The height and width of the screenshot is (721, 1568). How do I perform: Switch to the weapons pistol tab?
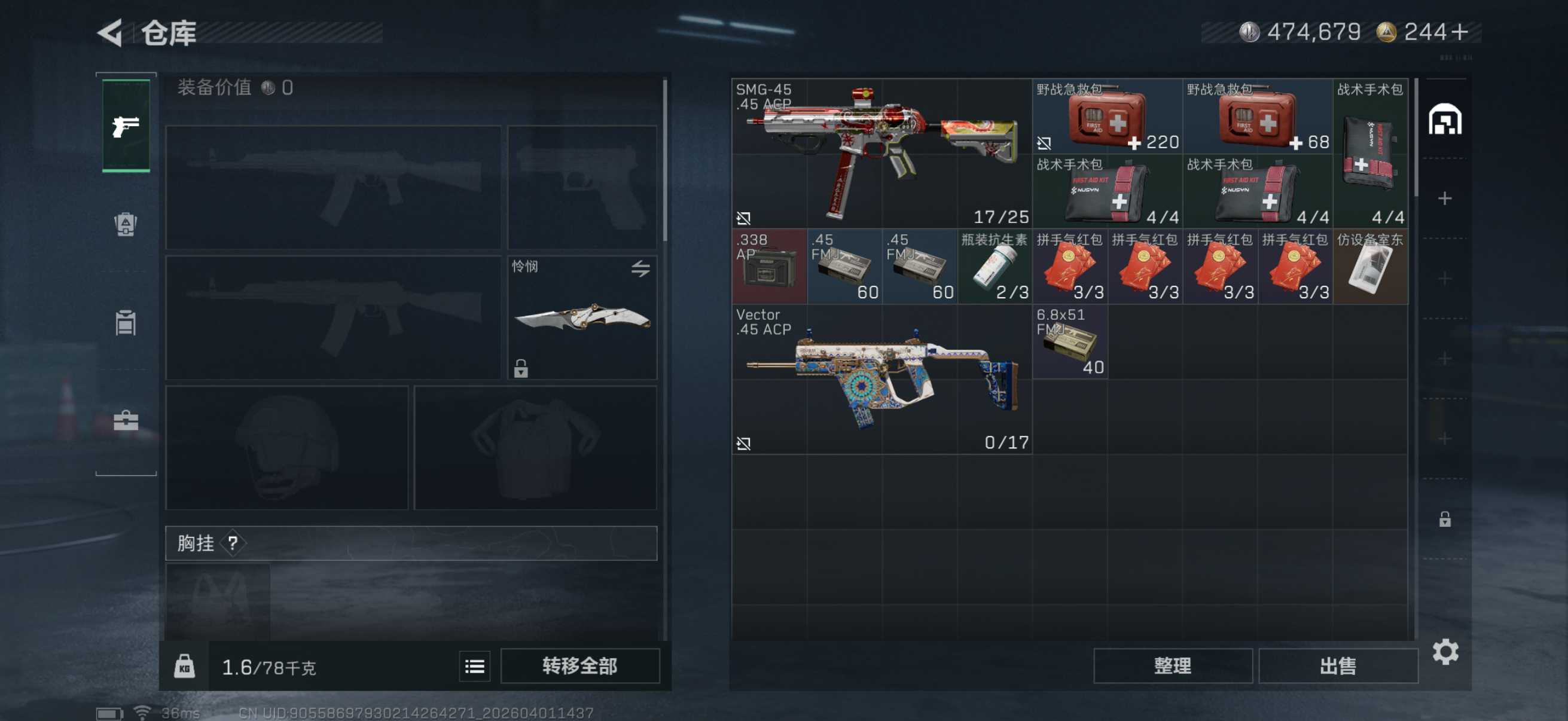126,126
